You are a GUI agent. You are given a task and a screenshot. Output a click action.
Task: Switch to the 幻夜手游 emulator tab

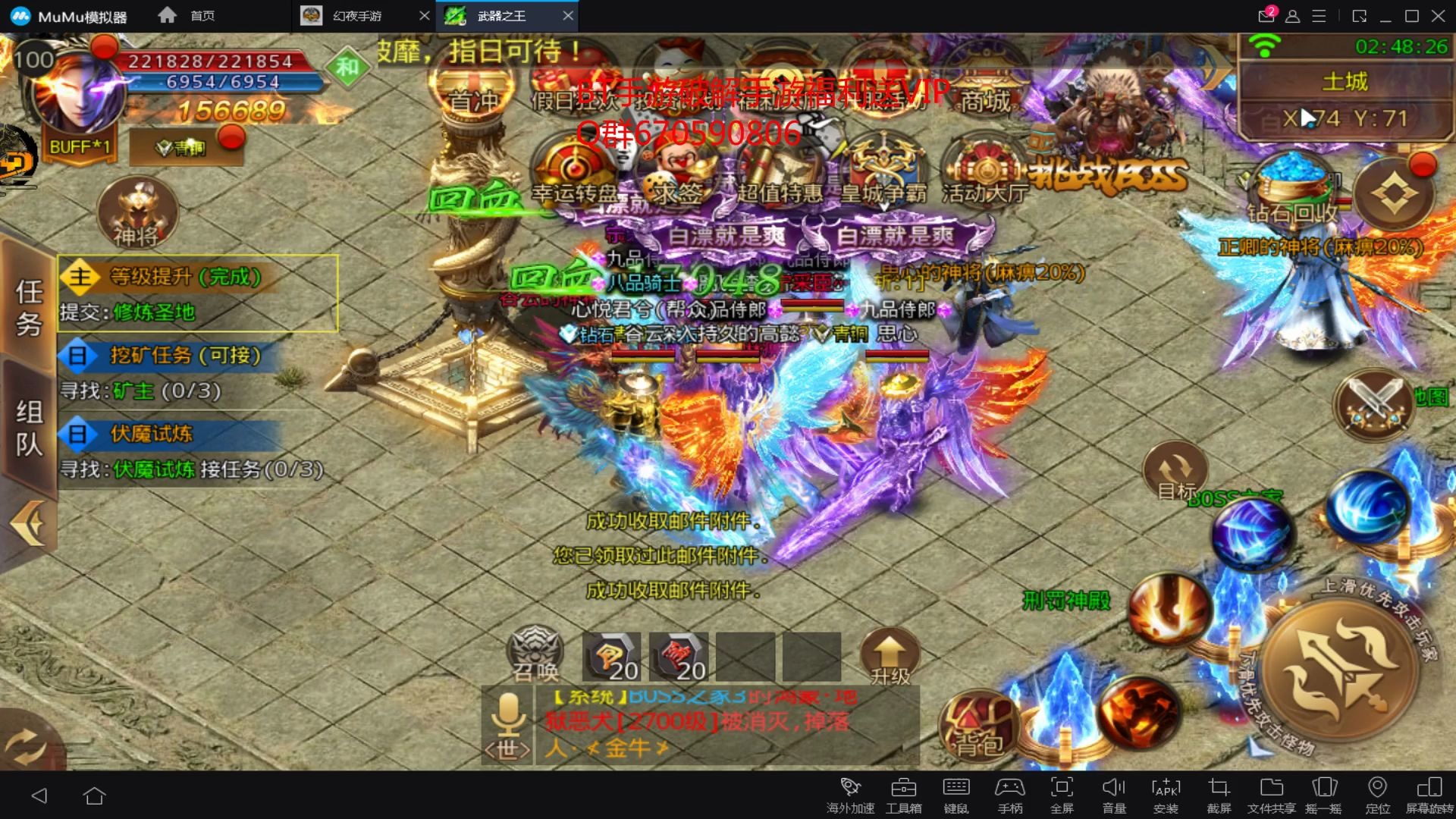[357, 16]
